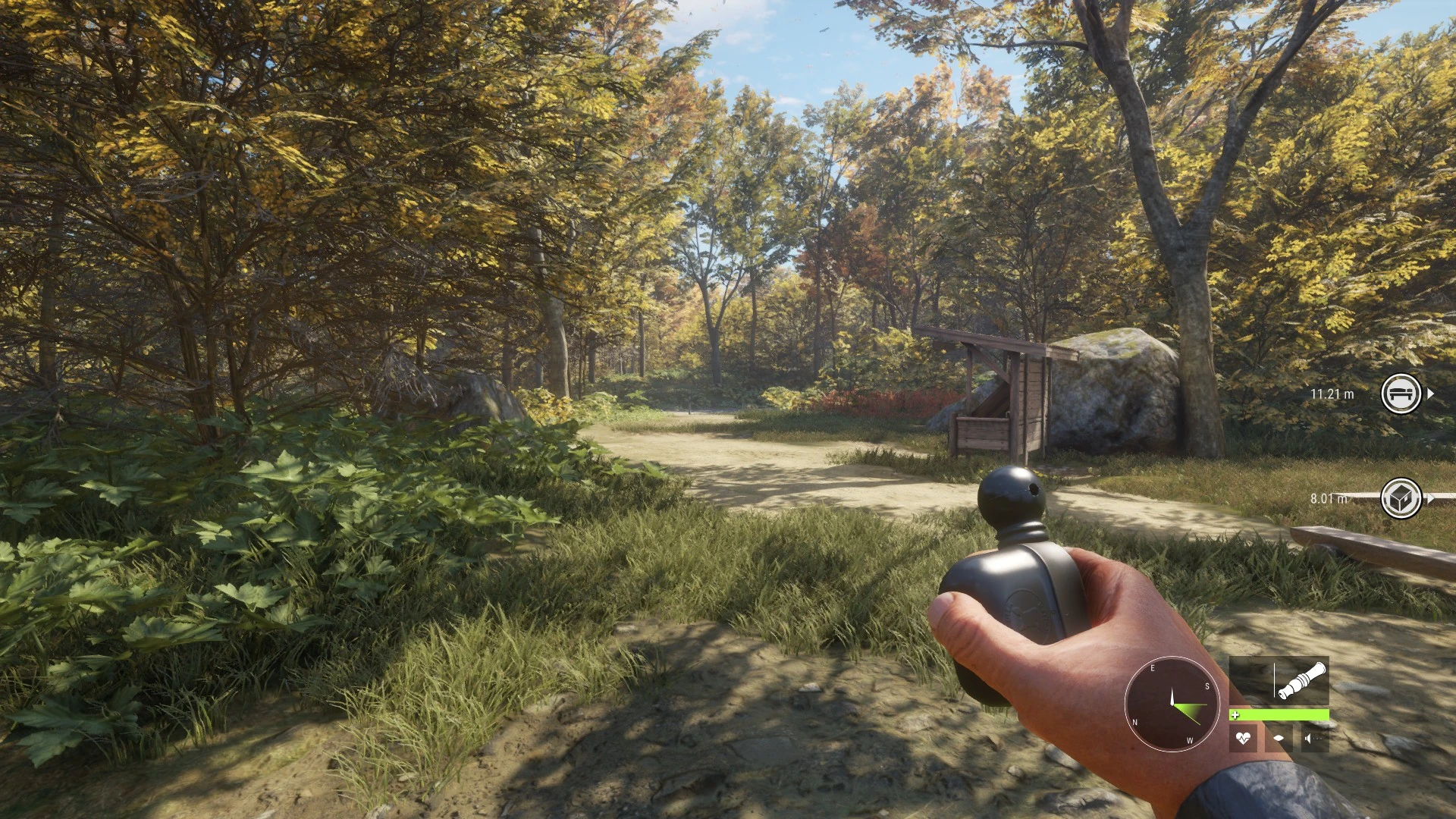The width and height of the screenshot is (1456, 819).
Task: Select the bed rest-point waypoint marker
Action: [1401, 394]
